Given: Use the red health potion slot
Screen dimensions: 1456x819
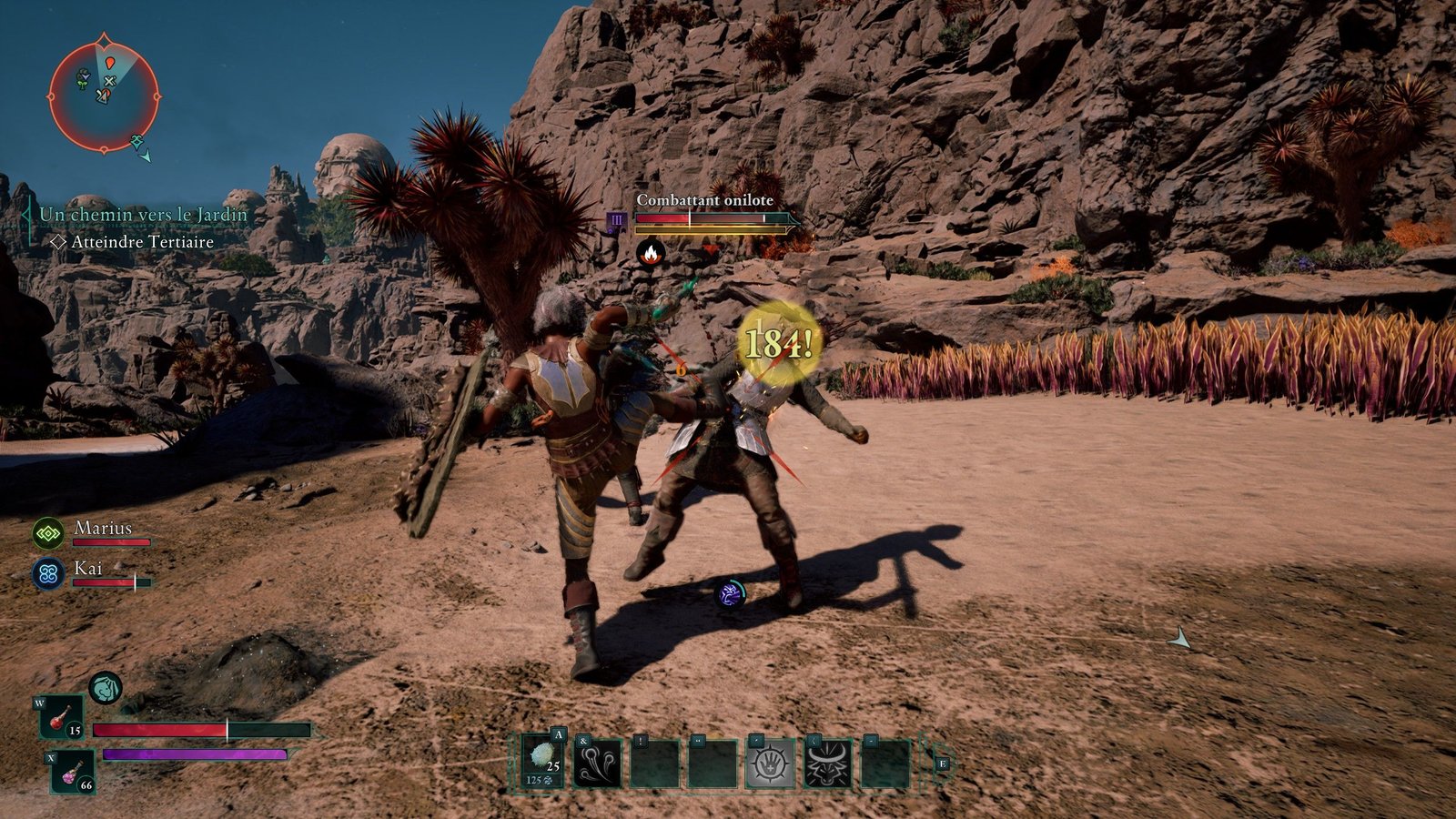Looking at the screenshot, I should 62,717.
